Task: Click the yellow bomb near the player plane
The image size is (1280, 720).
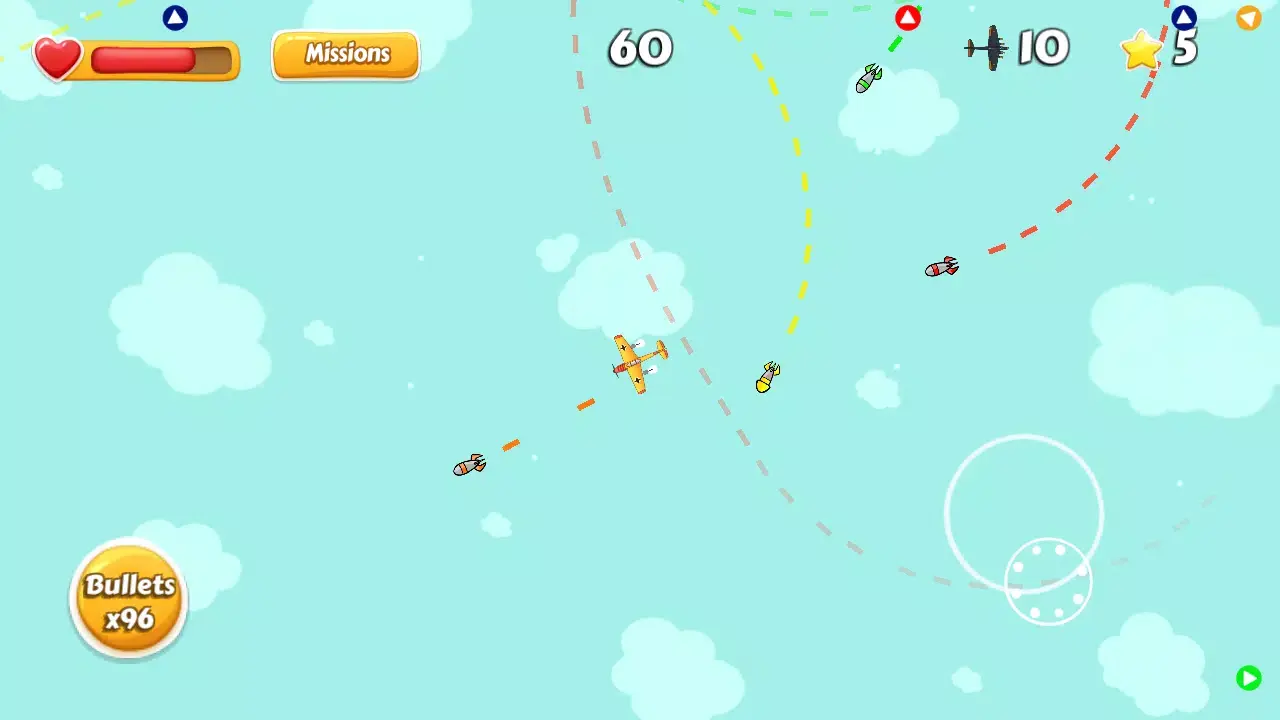Action: click(x=766, y=378)
